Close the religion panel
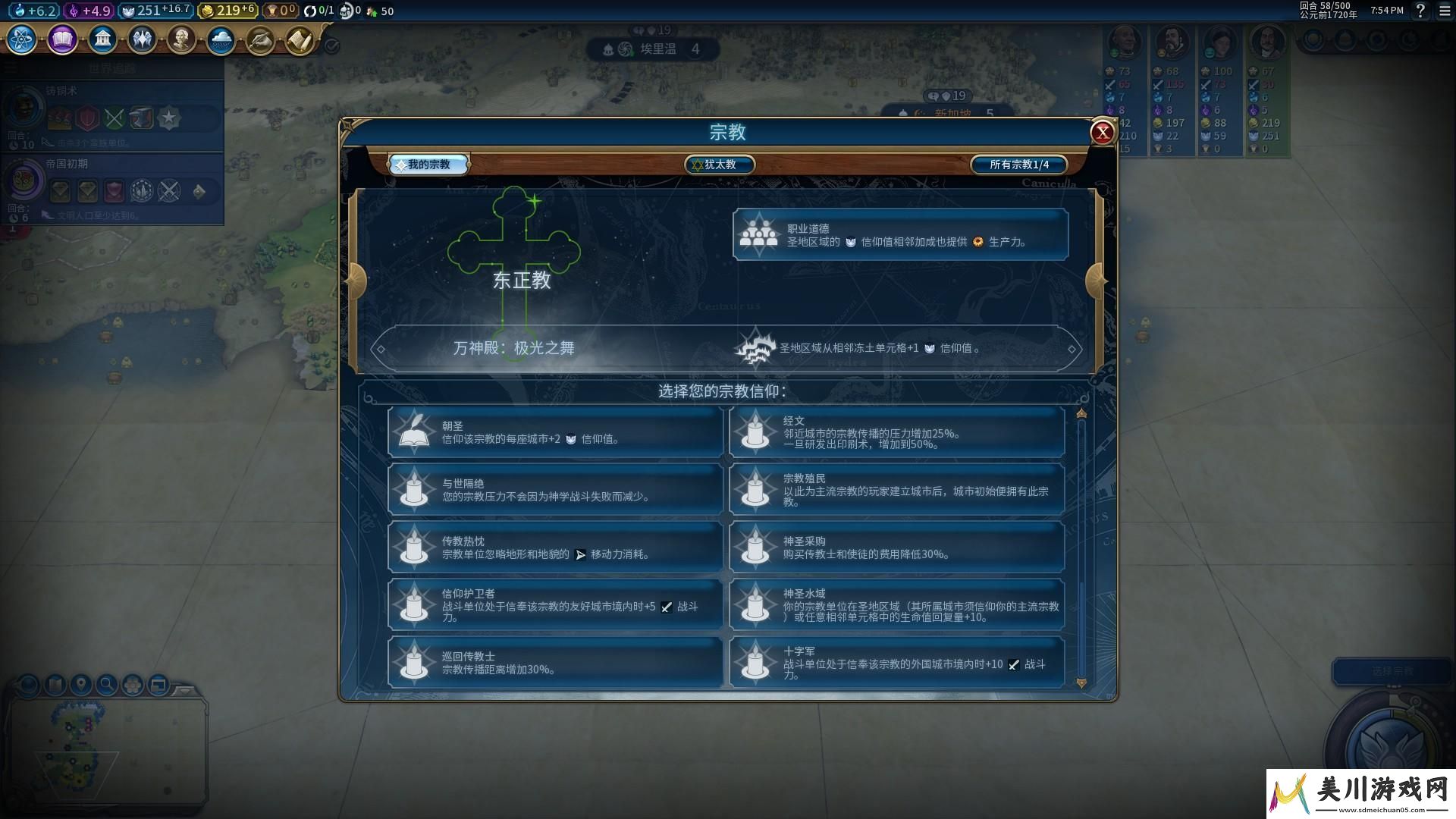 coord(1102,133)
